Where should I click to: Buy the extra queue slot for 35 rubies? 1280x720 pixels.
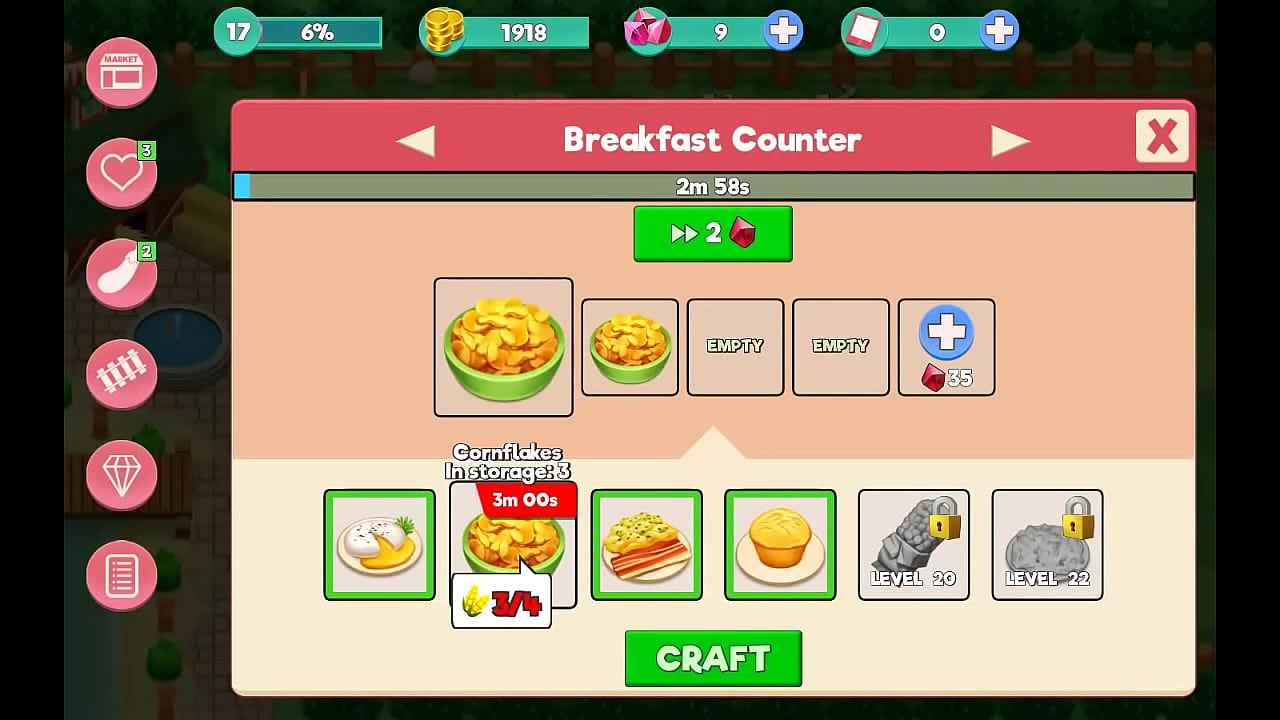[x=945, y=347]
